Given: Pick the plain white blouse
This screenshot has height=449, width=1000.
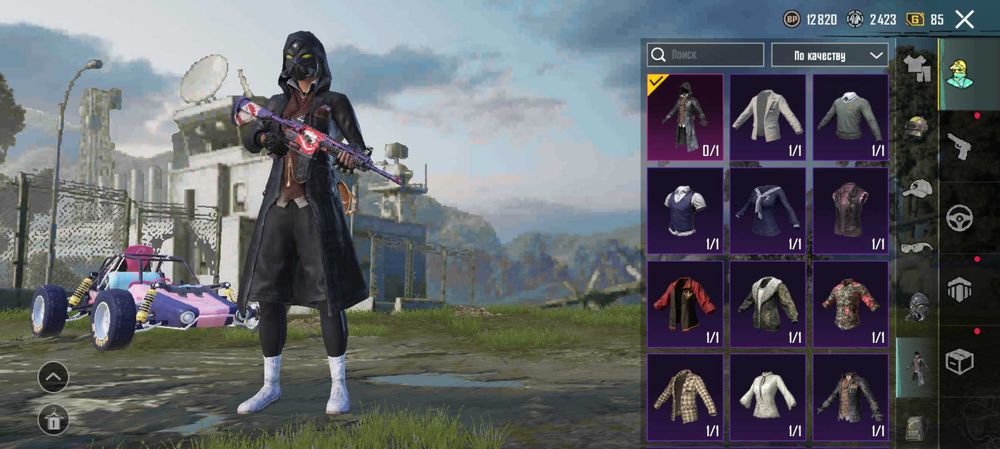Looking at the screenshot, I should click(767, 396).
